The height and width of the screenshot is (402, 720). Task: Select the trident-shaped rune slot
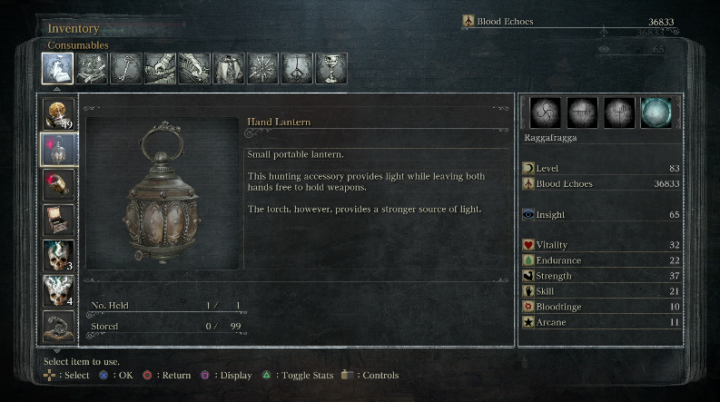click(x=620, y=112)
